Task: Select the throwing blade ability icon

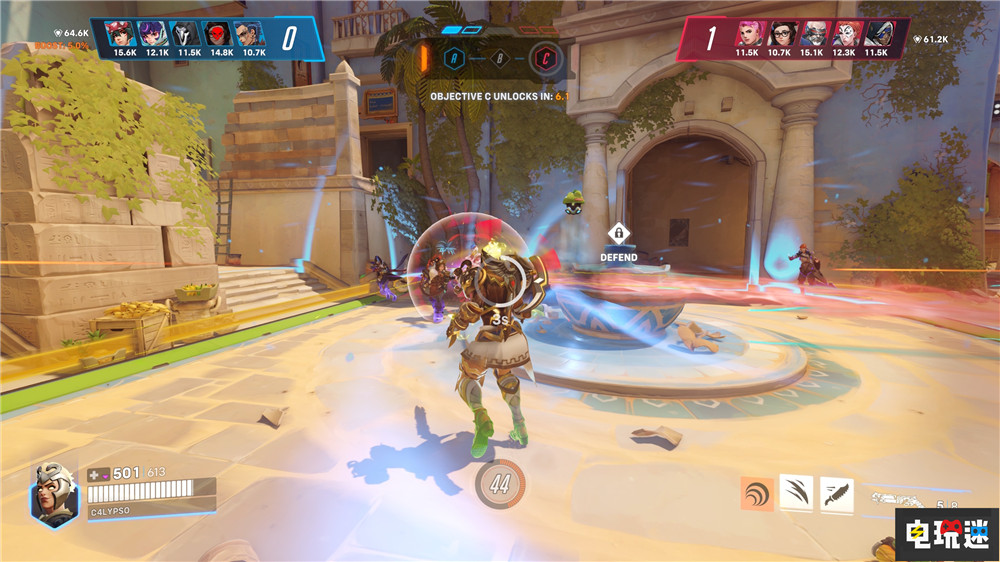Action: (x=835, y=494)
